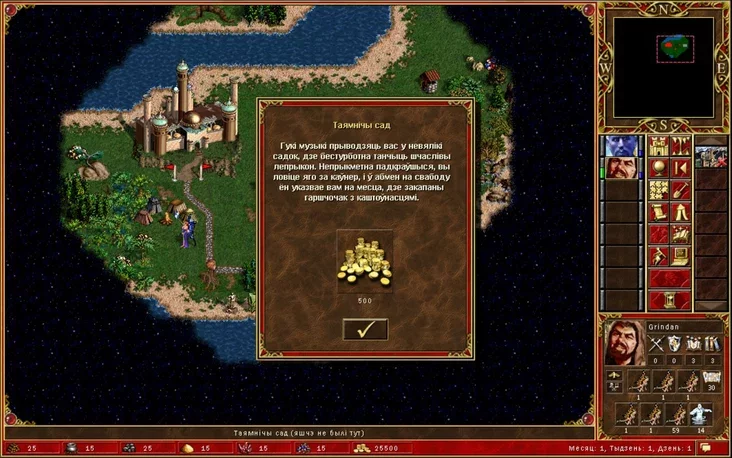Open the system options computer button

pyautogui.click(x=680, y=256)
